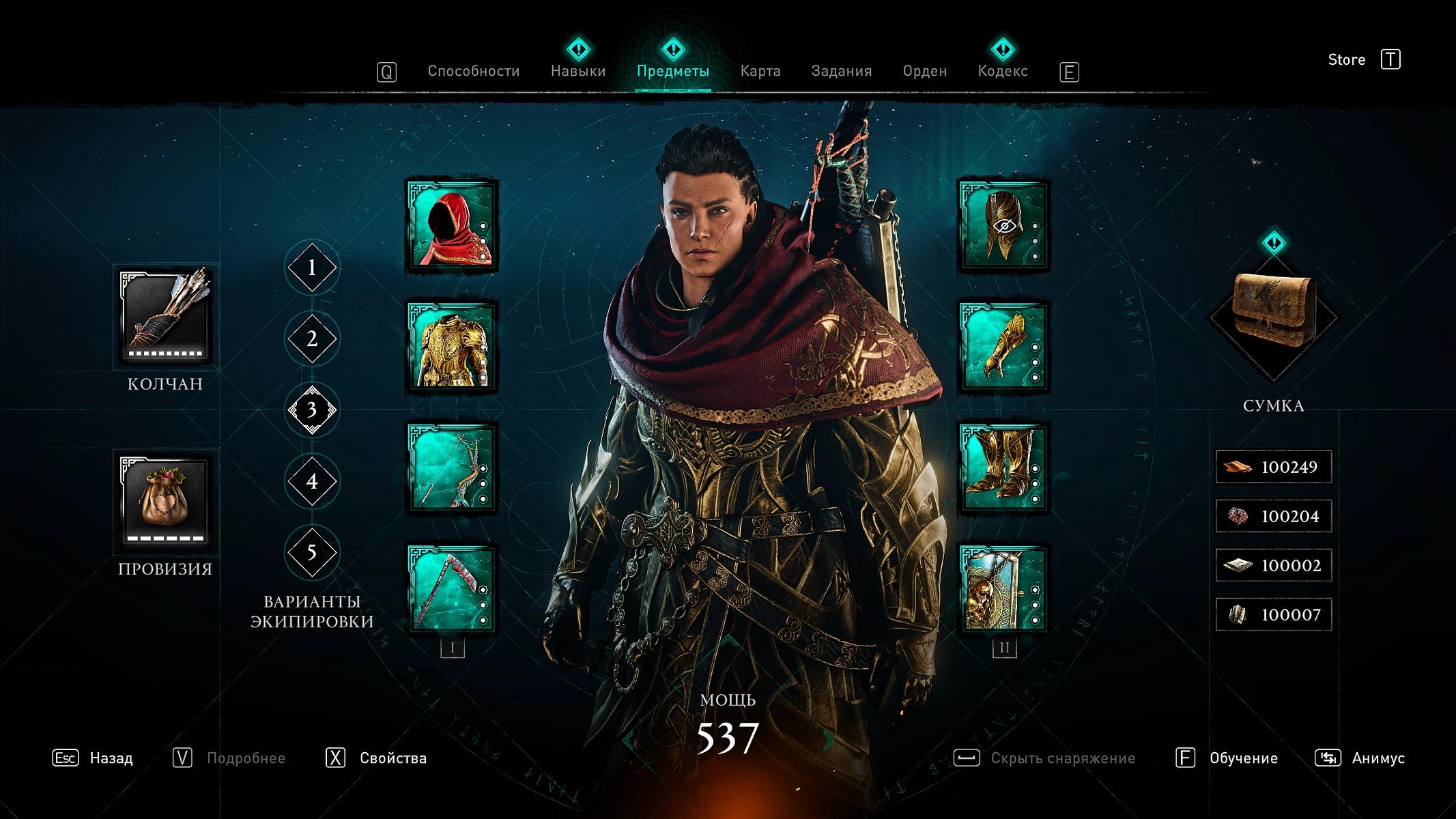Select the skull shield slot

[x=1003, y=590]
